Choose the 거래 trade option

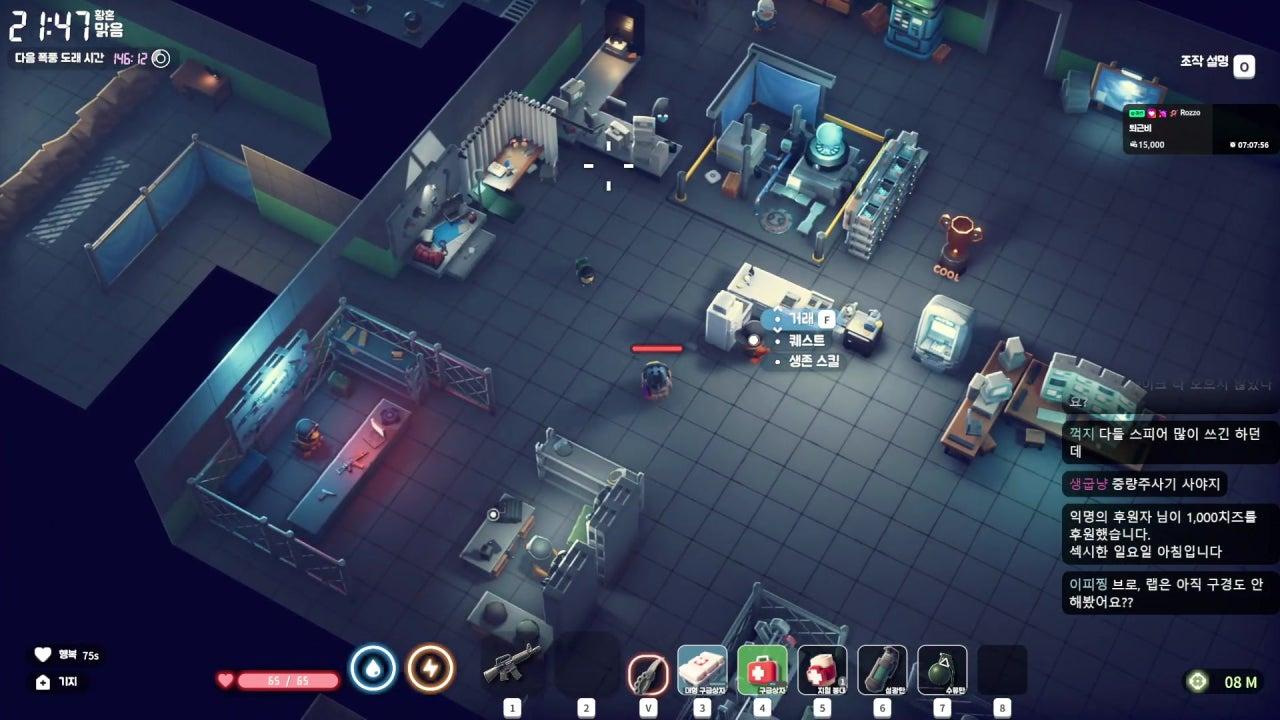click(x=801, y=319)
